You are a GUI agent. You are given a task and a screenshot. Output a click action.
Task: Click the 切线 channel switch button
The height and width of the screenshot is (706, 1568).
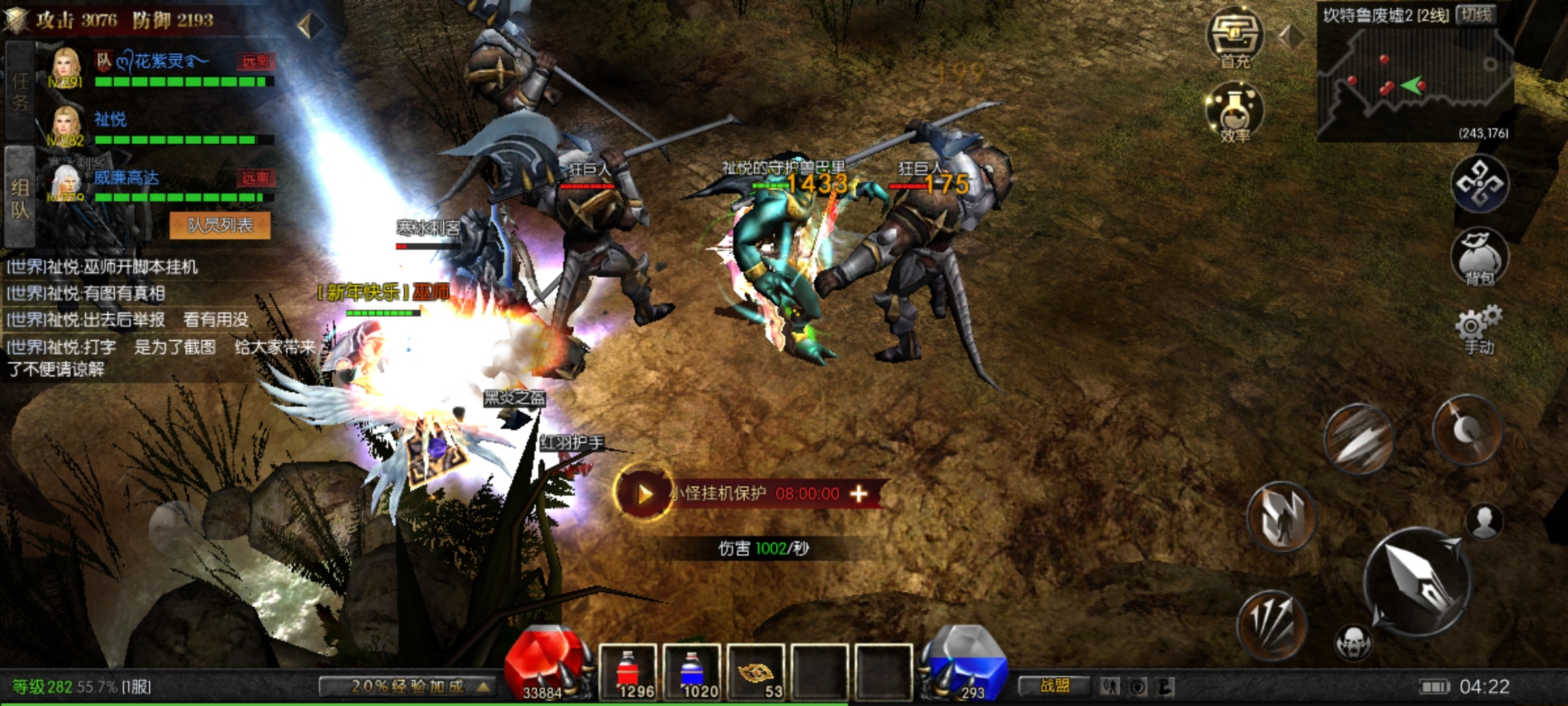[1477, 15]
